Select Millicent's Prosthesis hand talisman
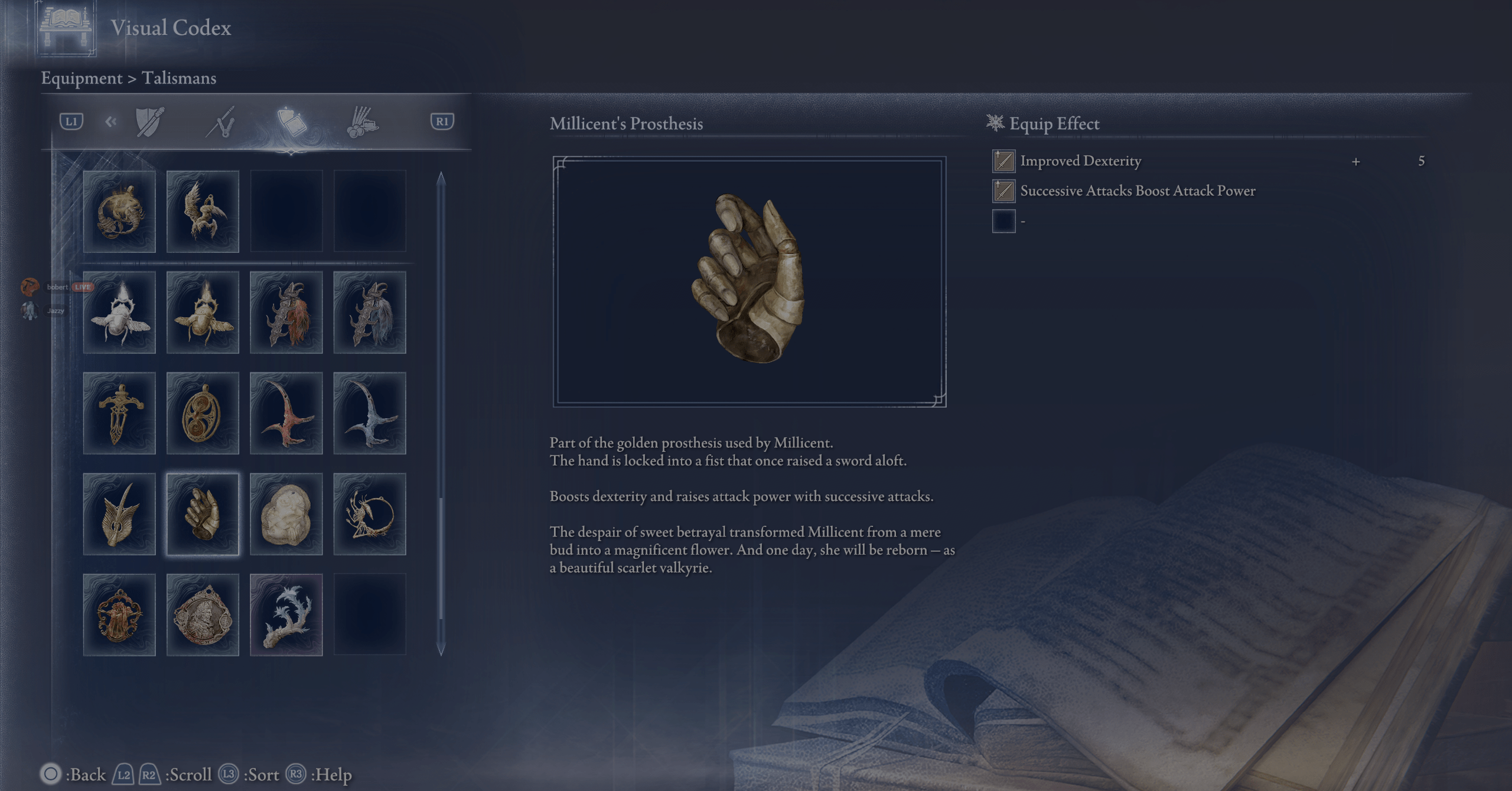1512x791 pixels. point(203,514)
